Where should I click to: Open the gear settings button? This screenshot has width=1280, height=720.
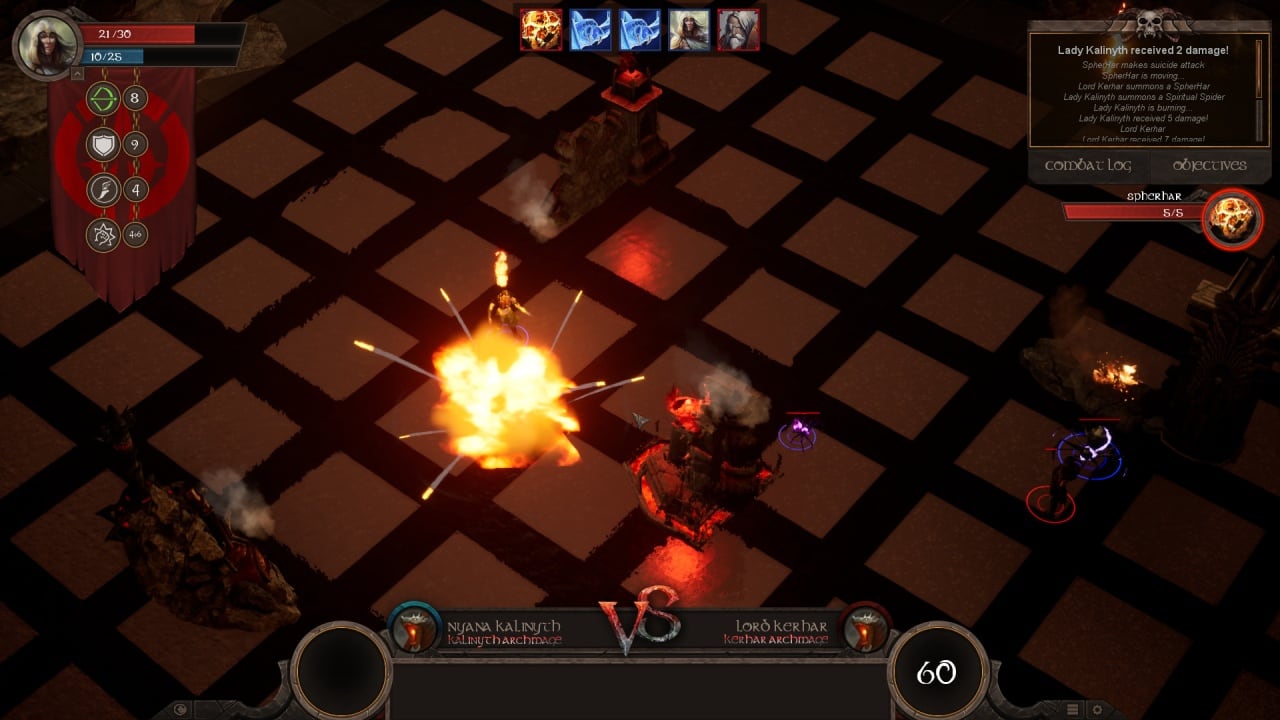pos(1096,709)
